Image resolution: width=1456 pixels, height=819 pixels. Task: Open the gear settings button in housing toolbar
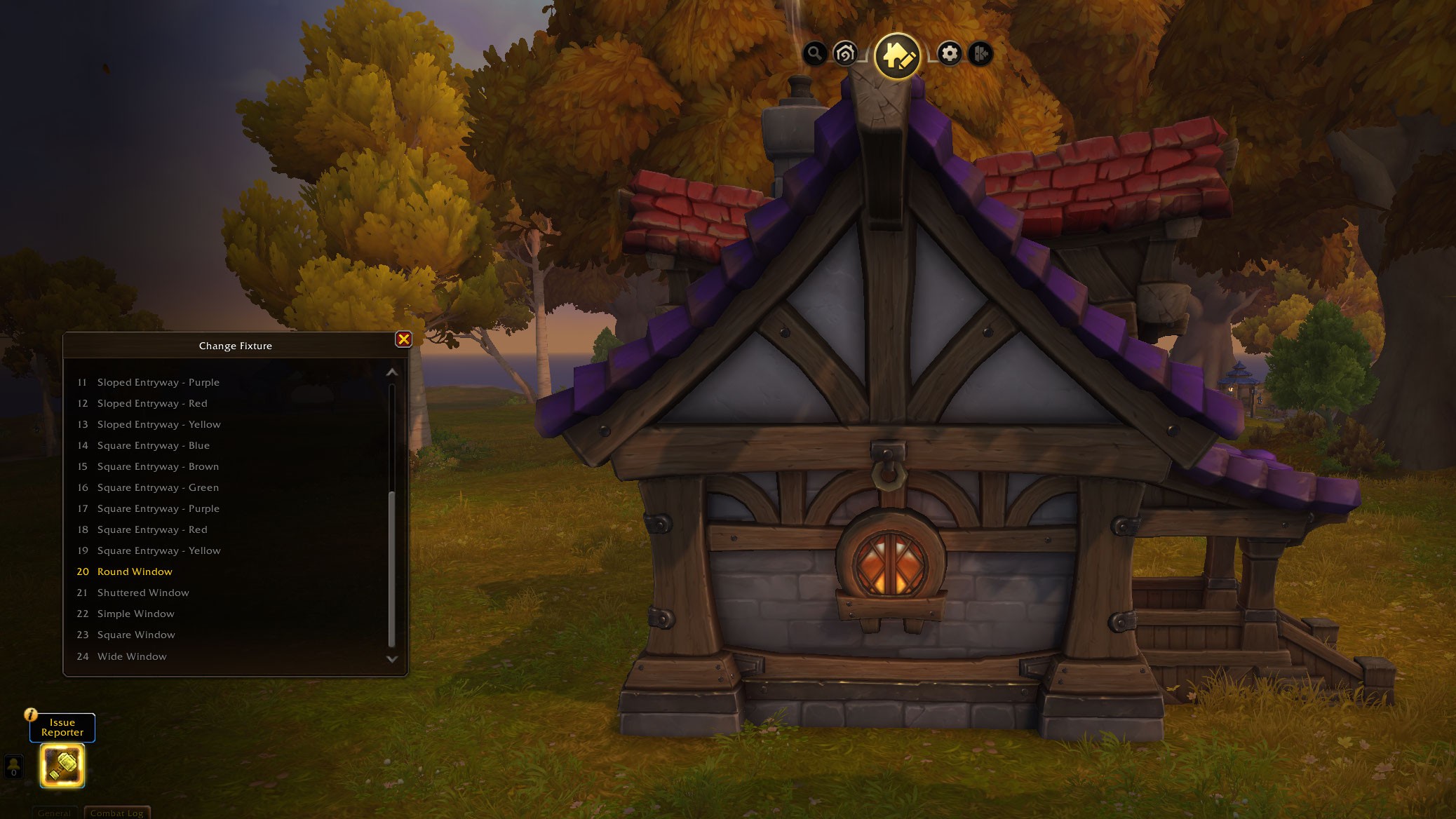tap(950, 53)
